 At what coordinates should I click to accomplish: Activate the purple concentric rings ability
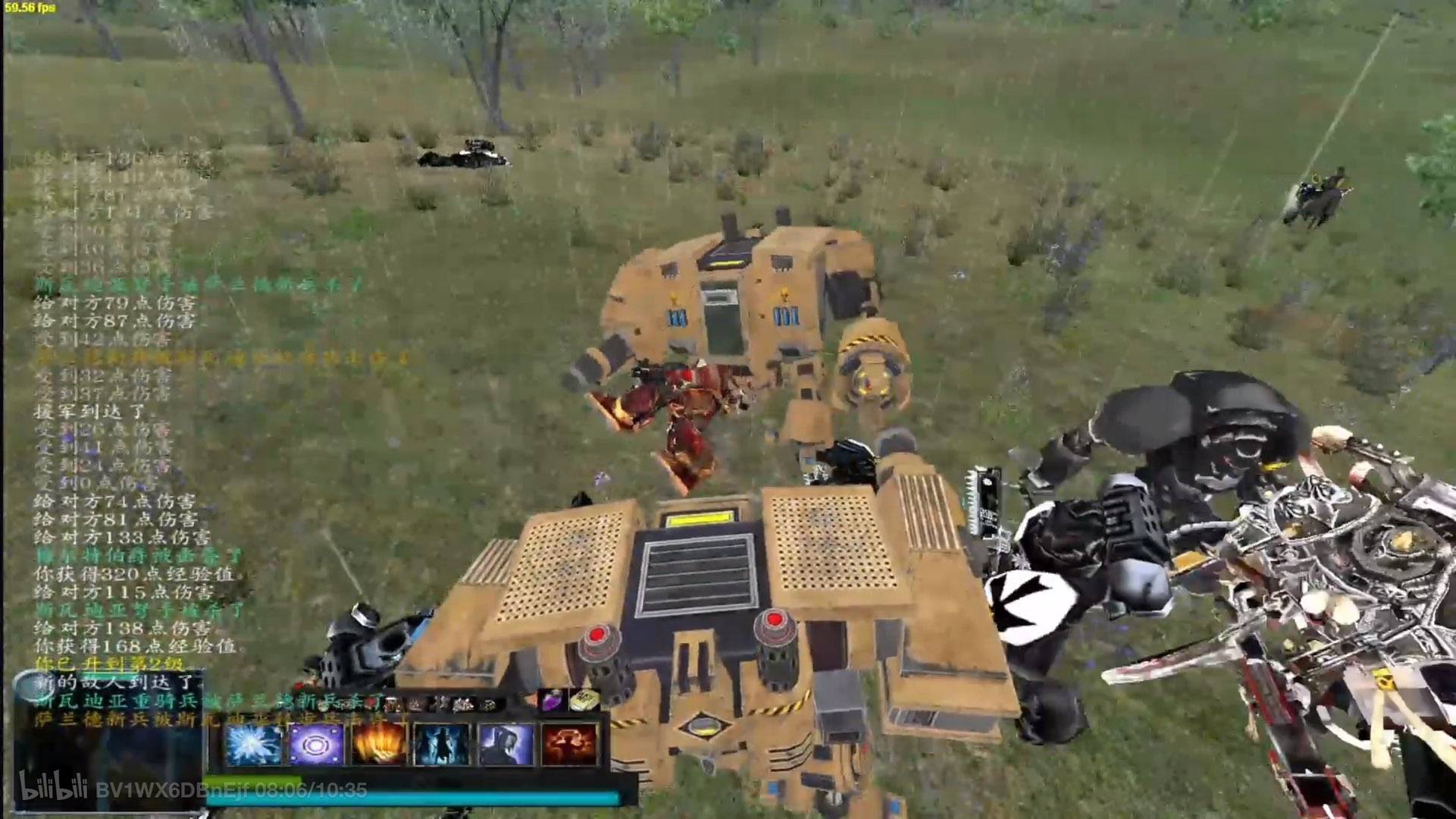[316, 744]
